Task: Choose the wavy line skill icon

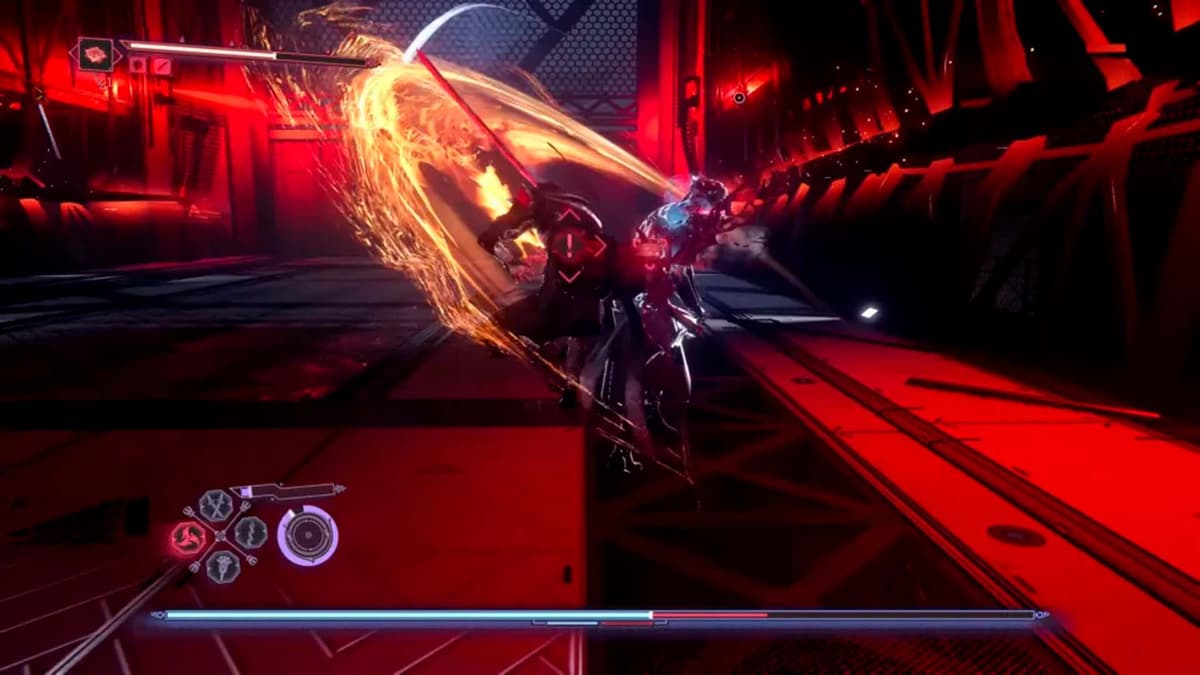Action: [x=251, y=532]
